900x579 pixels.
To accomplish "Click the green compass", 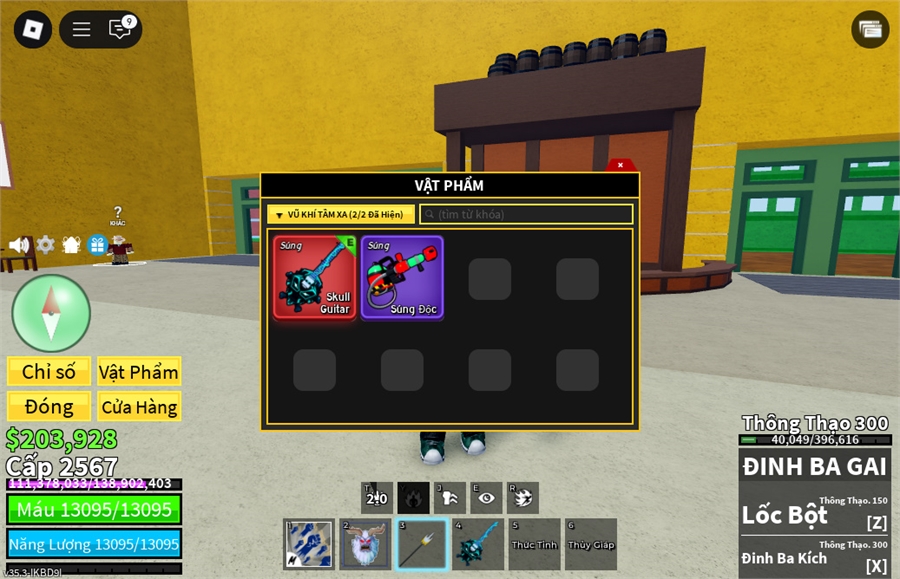I will point(51,313).
